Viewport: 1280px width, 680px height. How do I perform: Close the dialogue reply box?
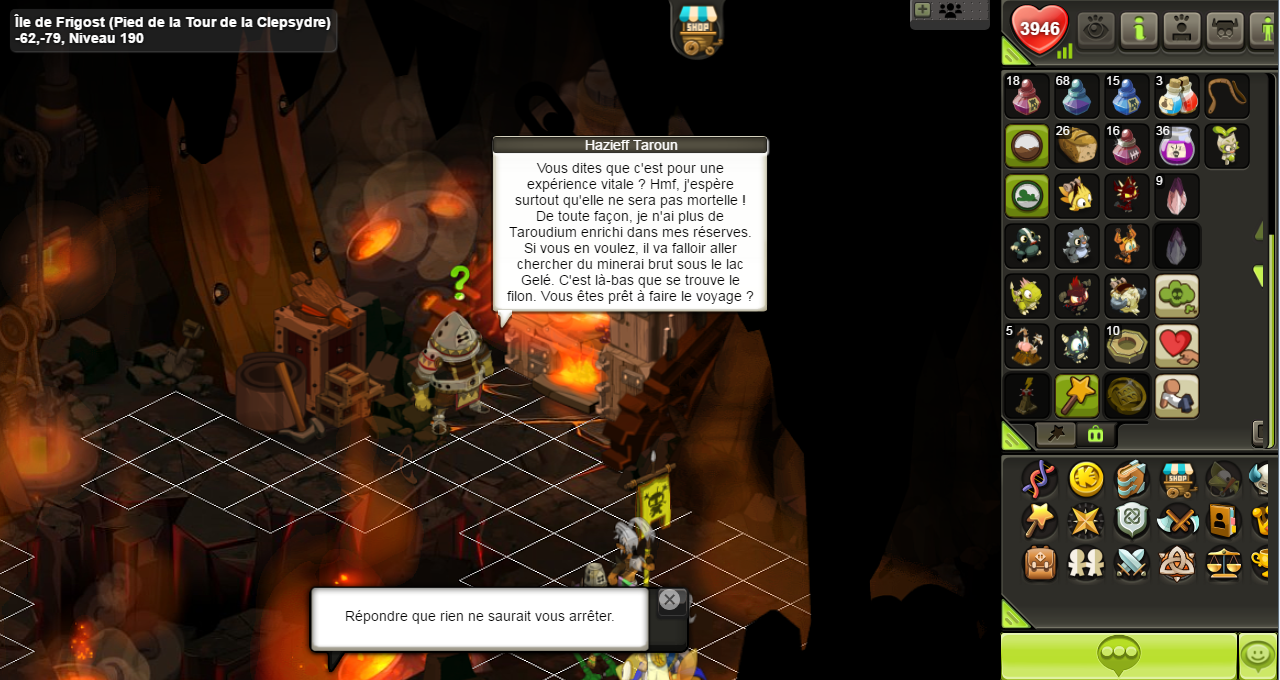coord(669,600)
